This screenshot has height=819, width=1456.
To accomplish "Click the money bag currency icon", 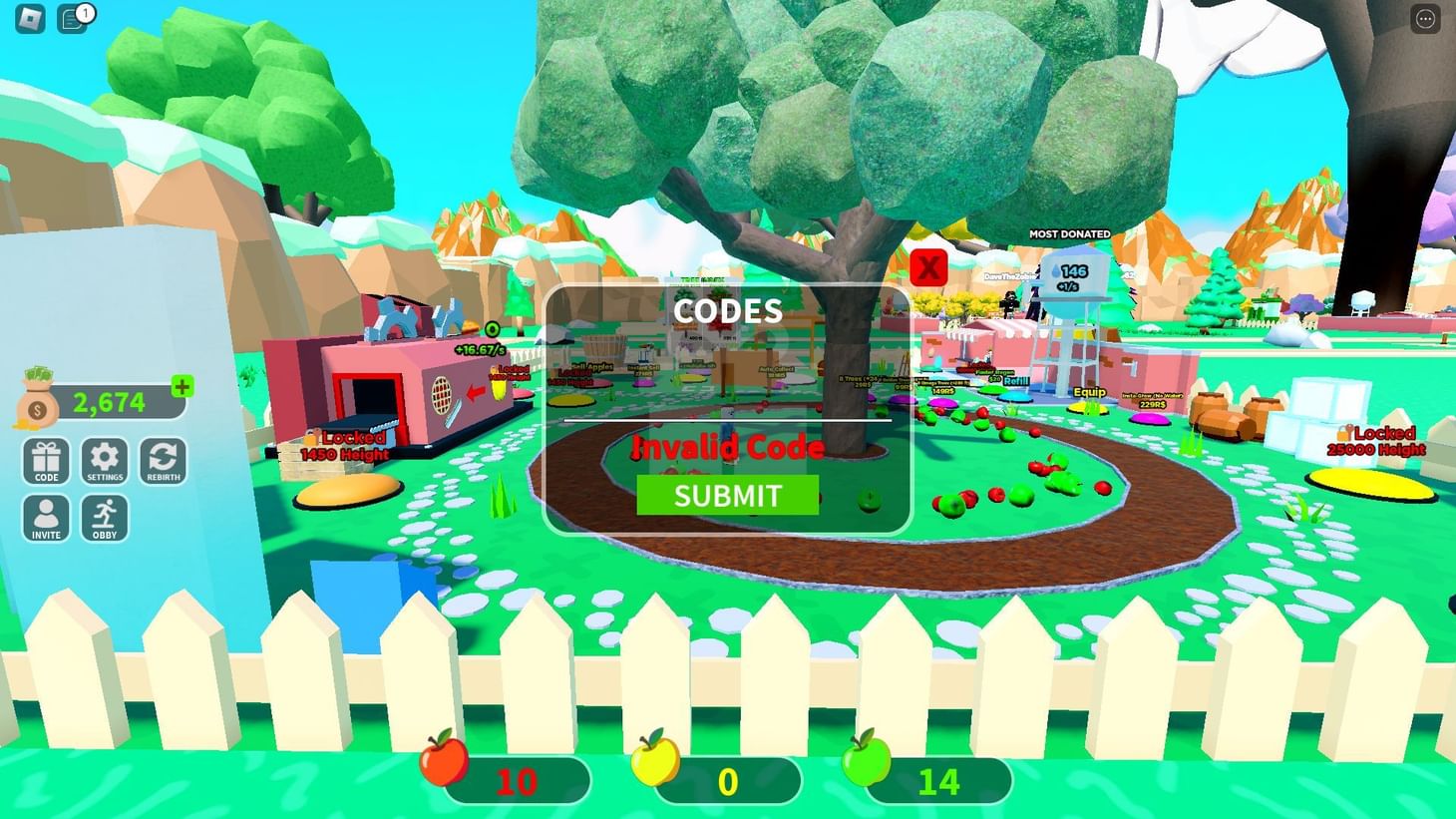I will pos(36,401).
